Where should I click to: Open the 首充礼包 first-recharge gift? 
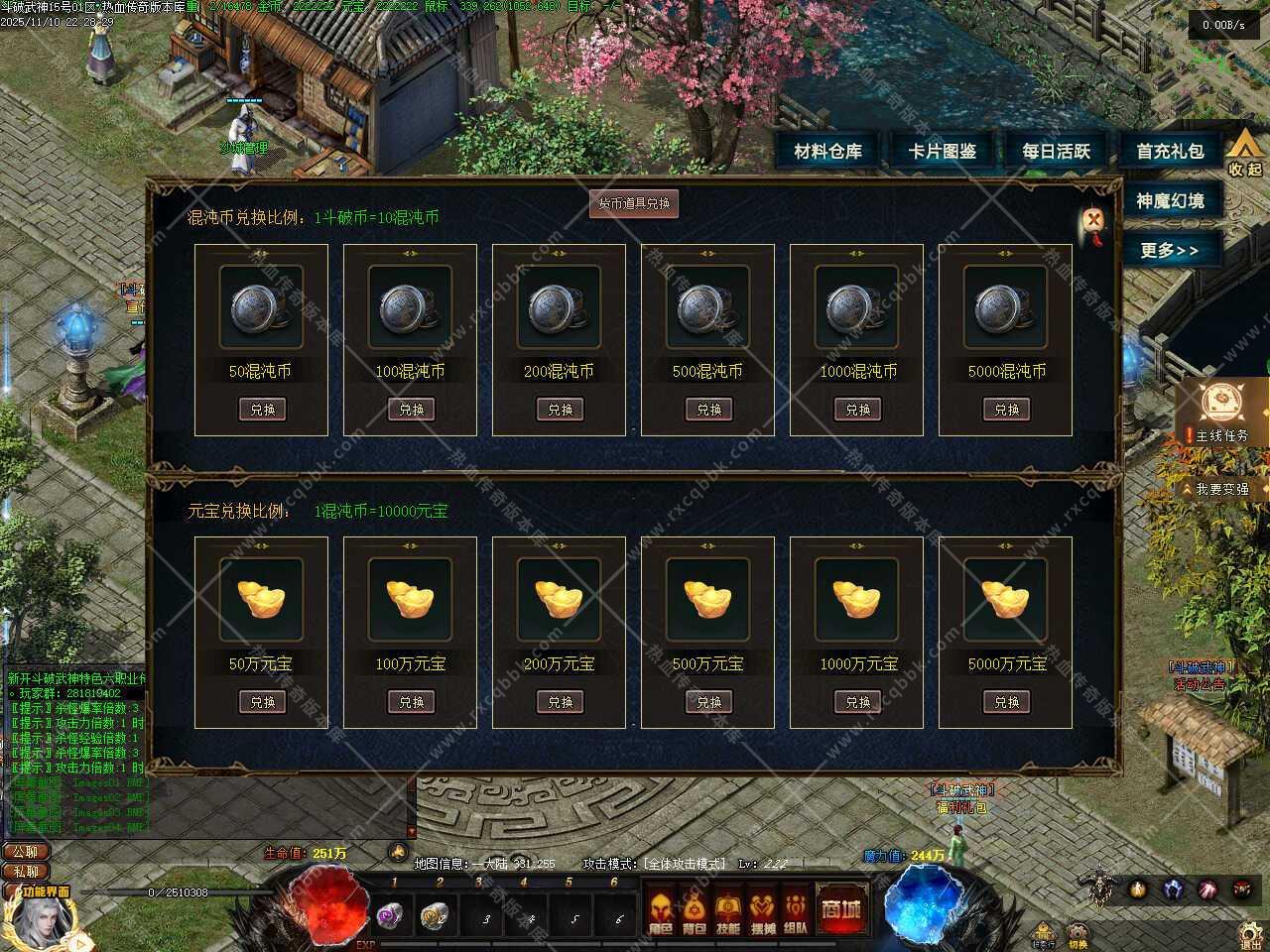[x=1171, y=152]
